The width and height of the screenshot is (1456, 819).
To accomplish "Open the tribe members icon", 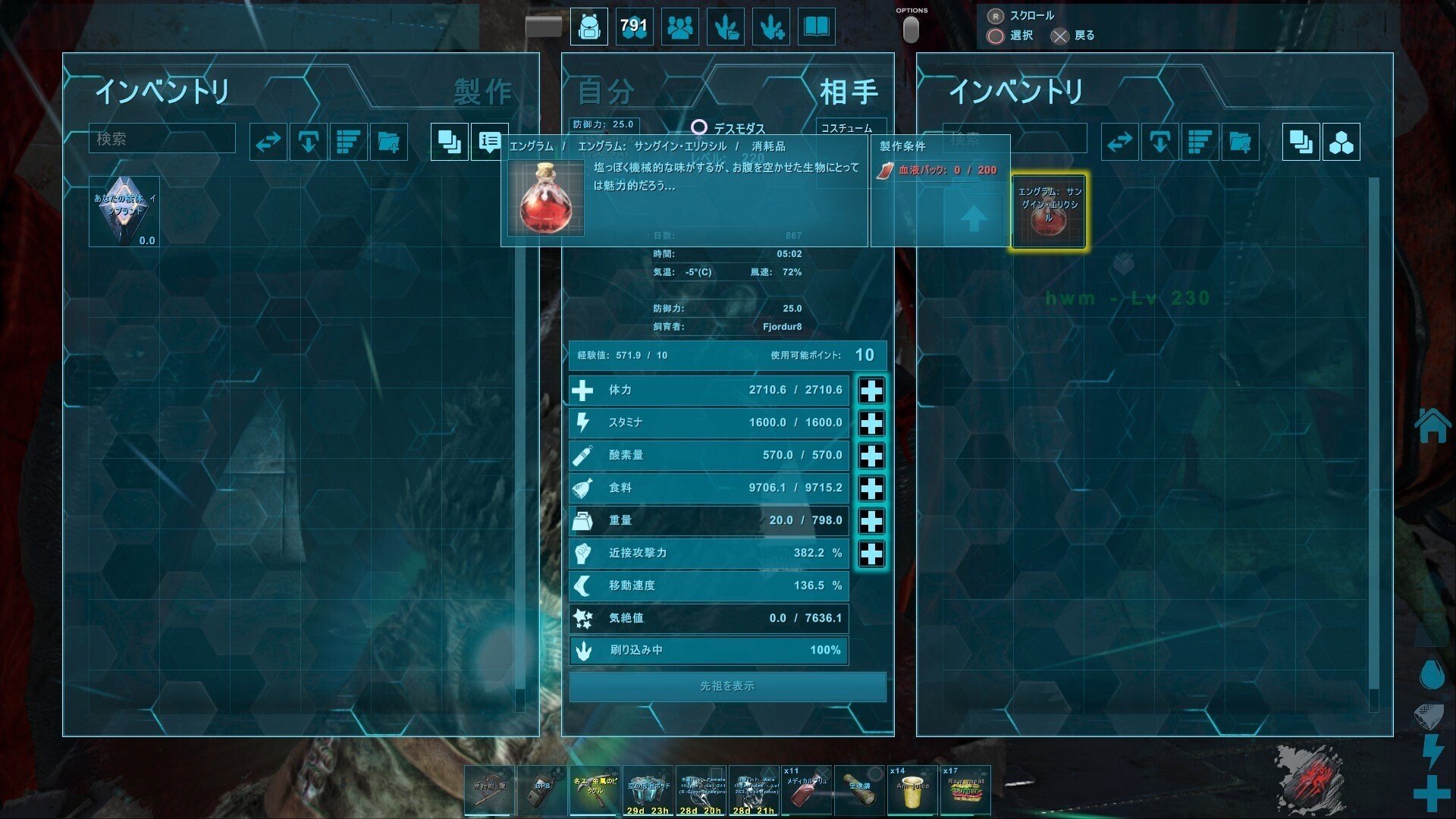I will [x=679, y=27].
